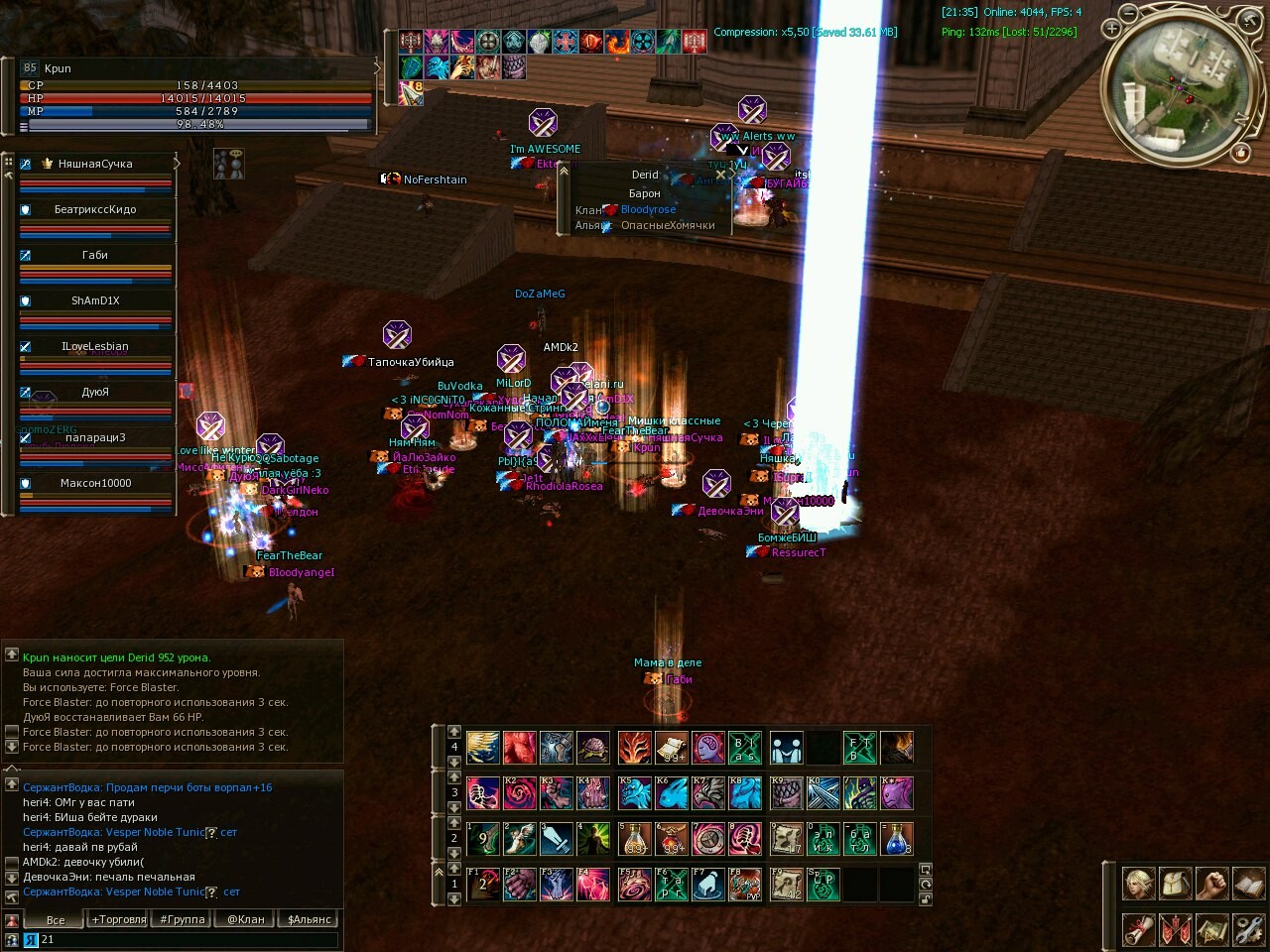Open the quest scroll menu icon
The image size is (1270, 952).
tap(1138, 929)
